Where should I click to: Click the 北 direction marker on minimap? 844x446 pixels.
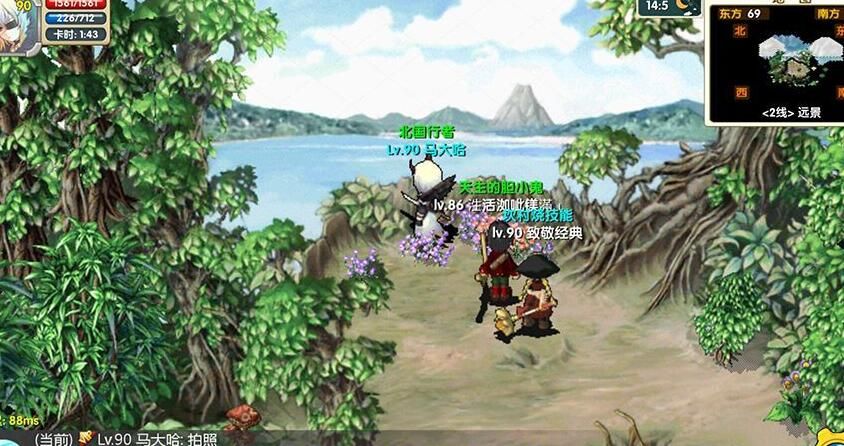tap(741, 31)
